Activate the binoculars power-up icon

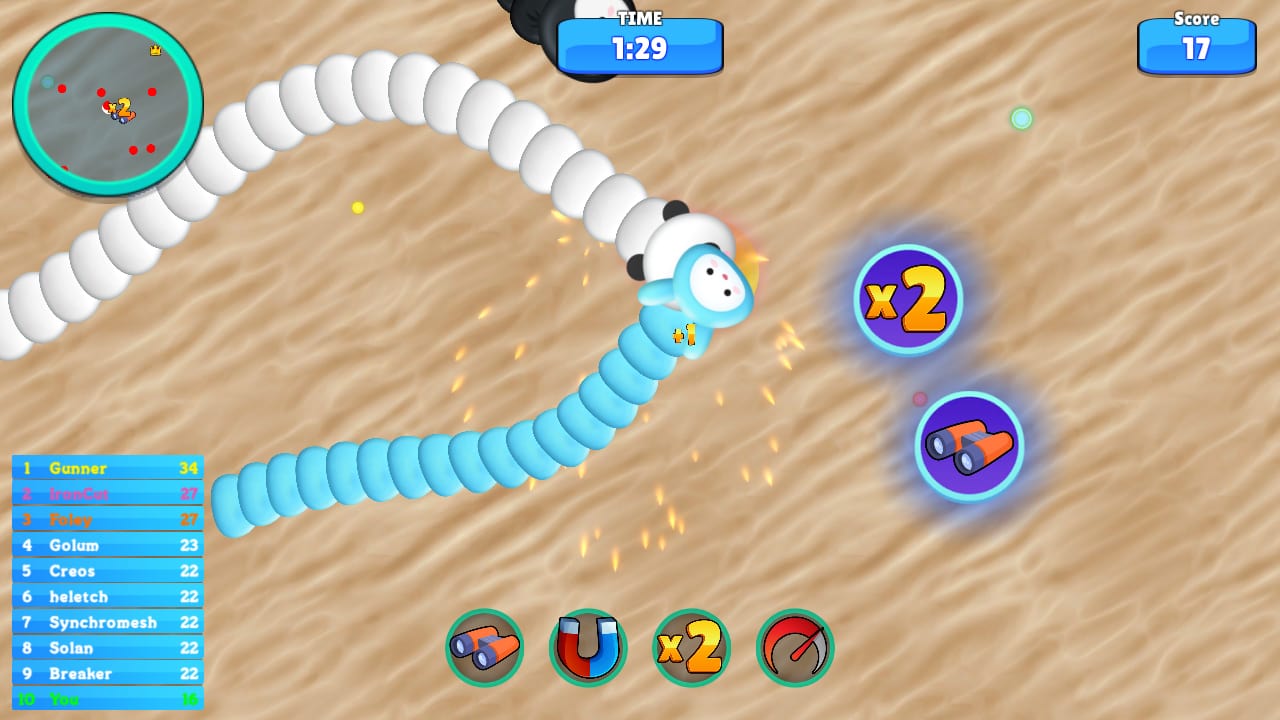(x=485, y=648)
